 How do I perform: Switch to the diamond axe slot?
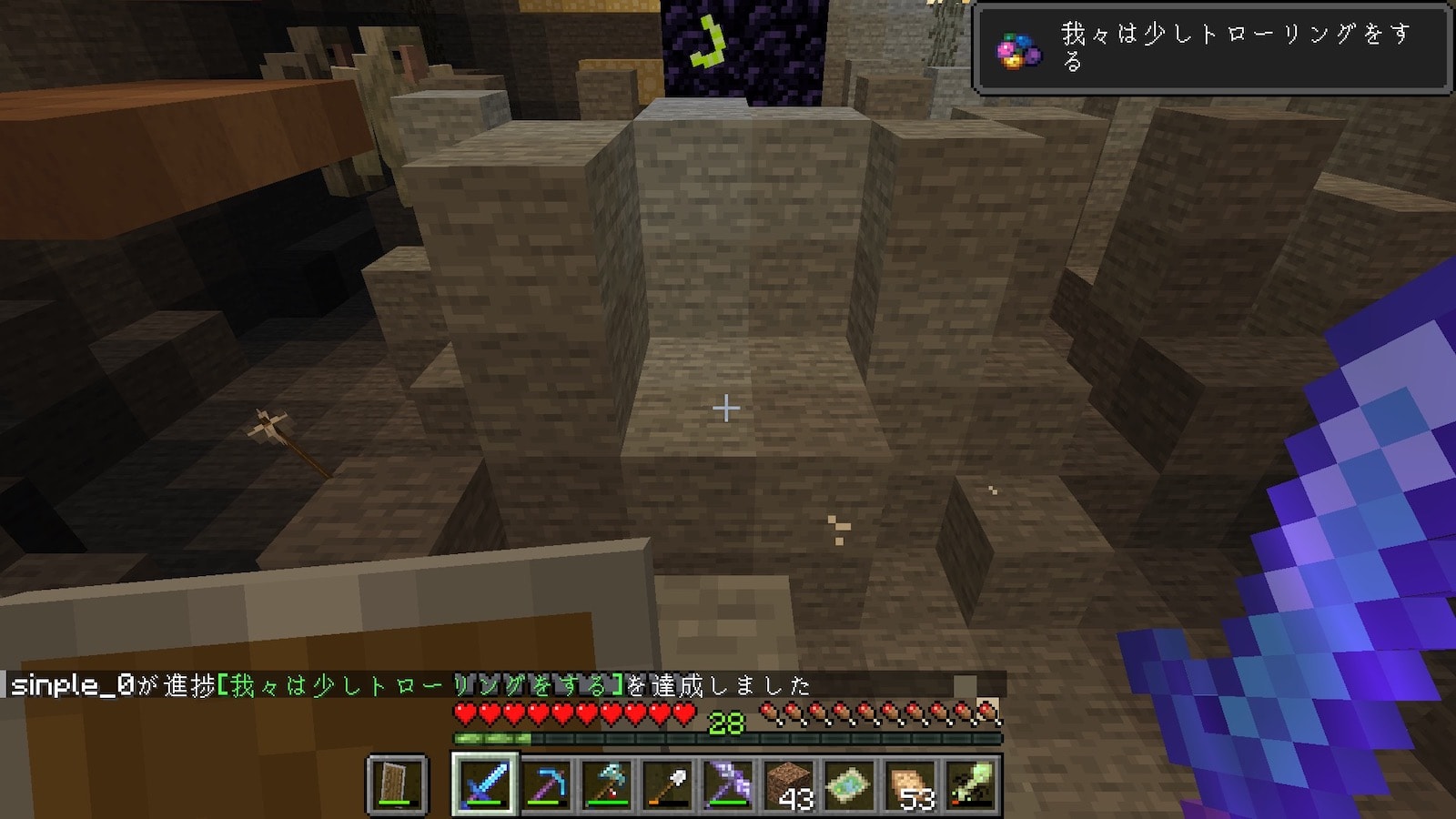pos(607,784)
